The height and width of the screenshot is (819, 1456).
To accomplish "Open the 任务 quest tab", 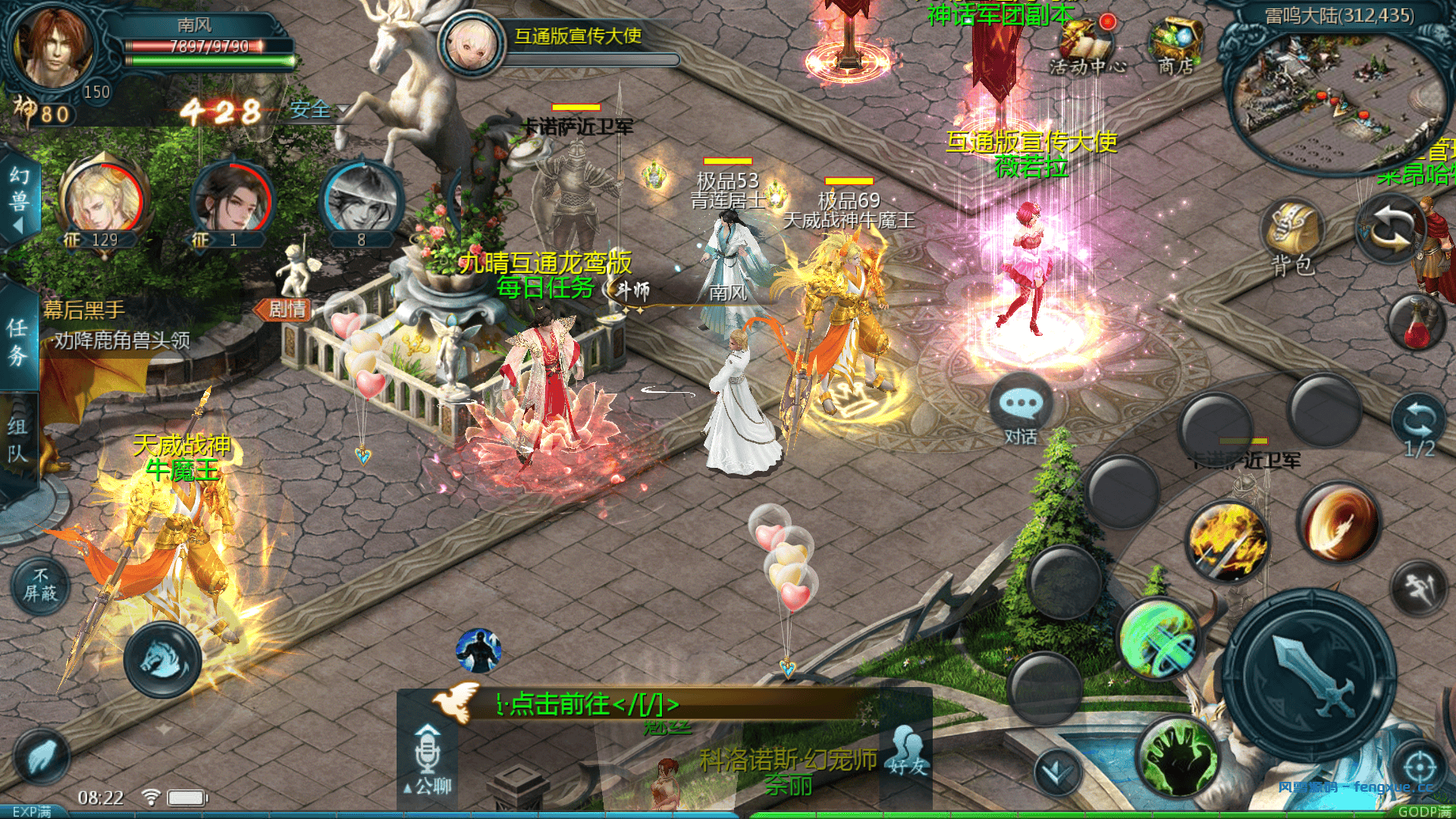I will (x=17, y=341).
